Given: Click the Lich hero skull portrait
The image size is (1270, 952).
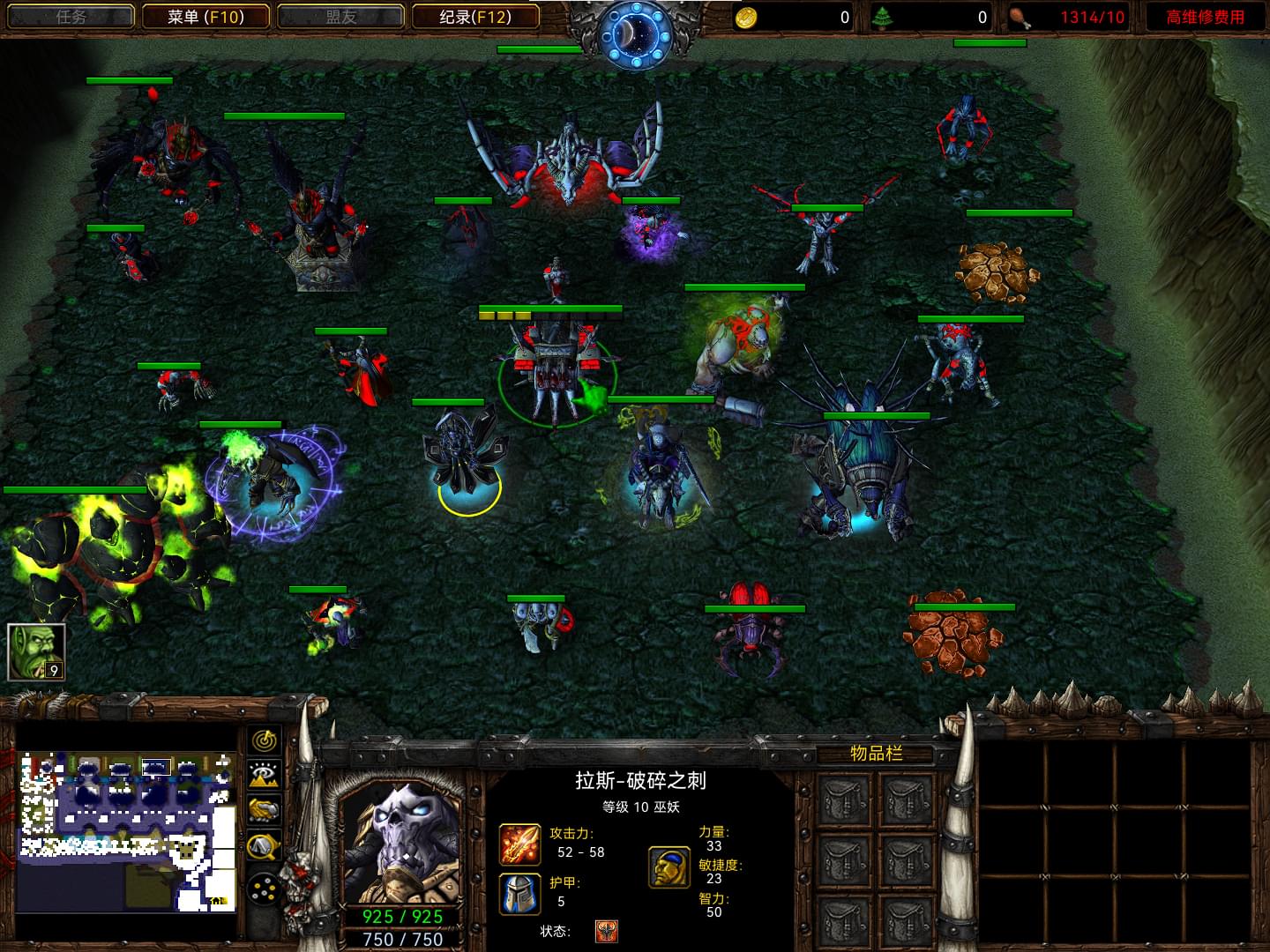Looking at the screenshot, I should [402, 842].
